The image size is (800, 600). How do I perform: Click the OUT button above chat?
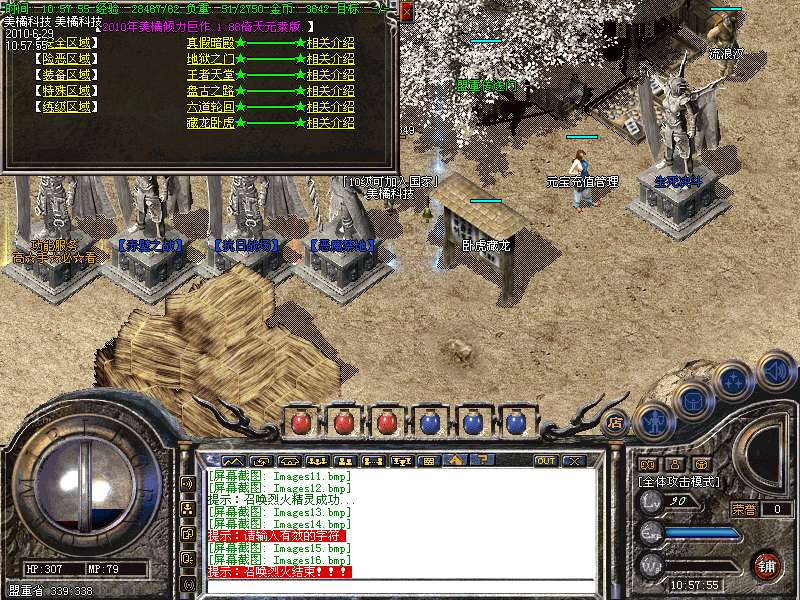pyautogui.click(x=546, y=461)
